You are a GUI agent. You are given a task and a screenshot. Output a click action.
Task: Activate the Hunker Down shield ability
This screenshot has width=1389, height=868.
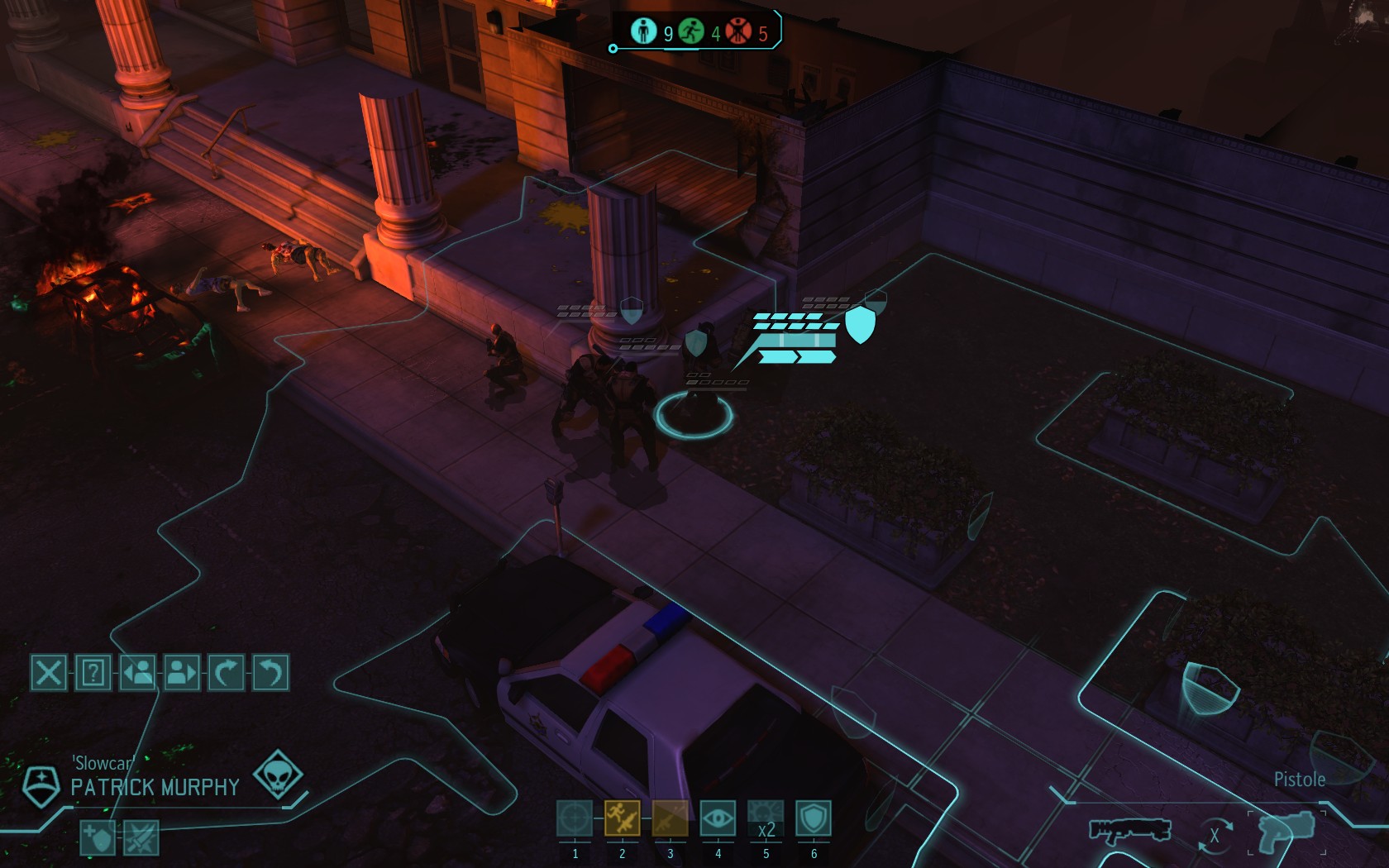pyautogui.click(x=814, y=818)
